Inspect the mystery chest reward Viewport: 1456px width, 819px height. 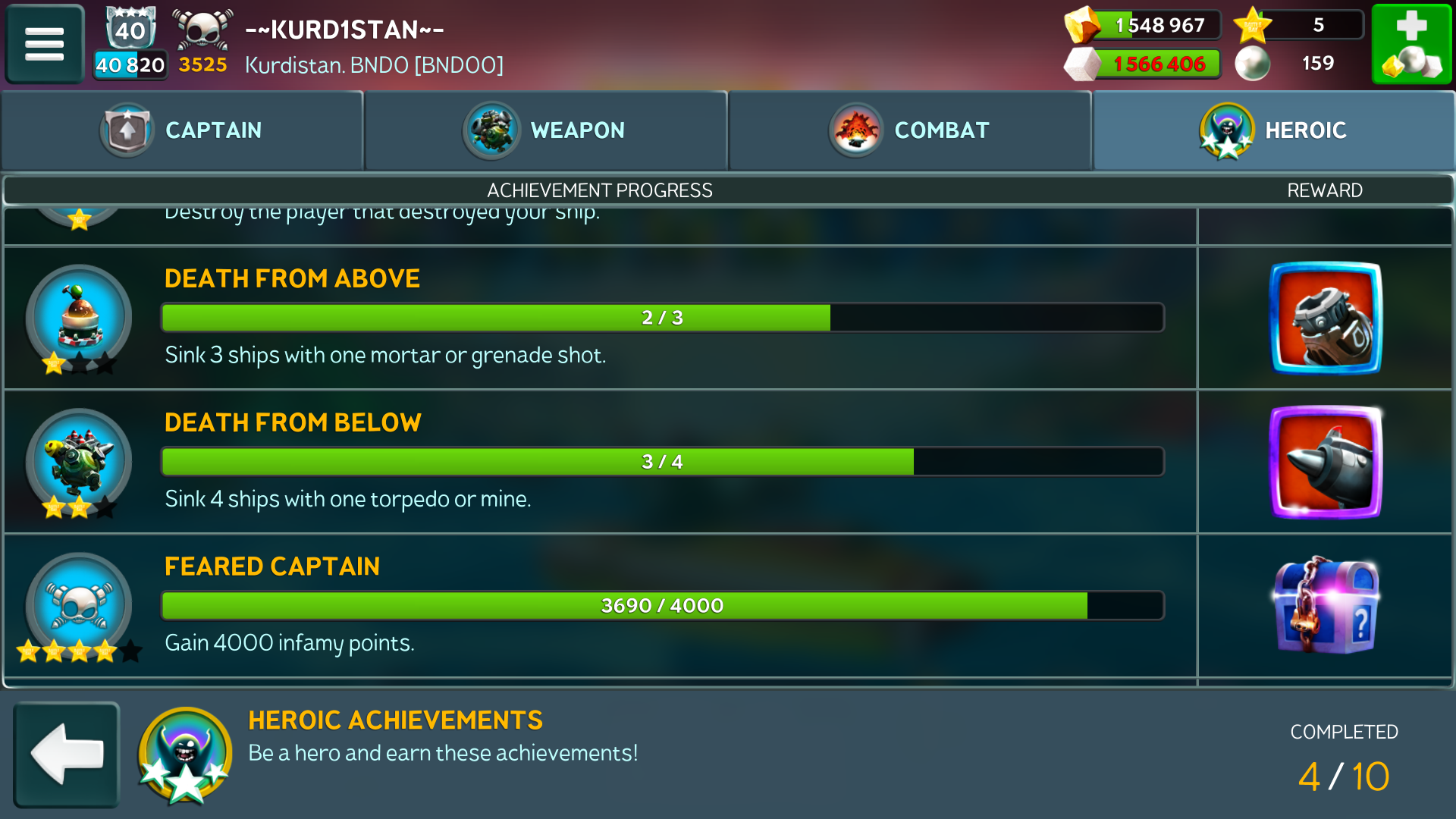pyautogui.click(x=1326, y=606)
